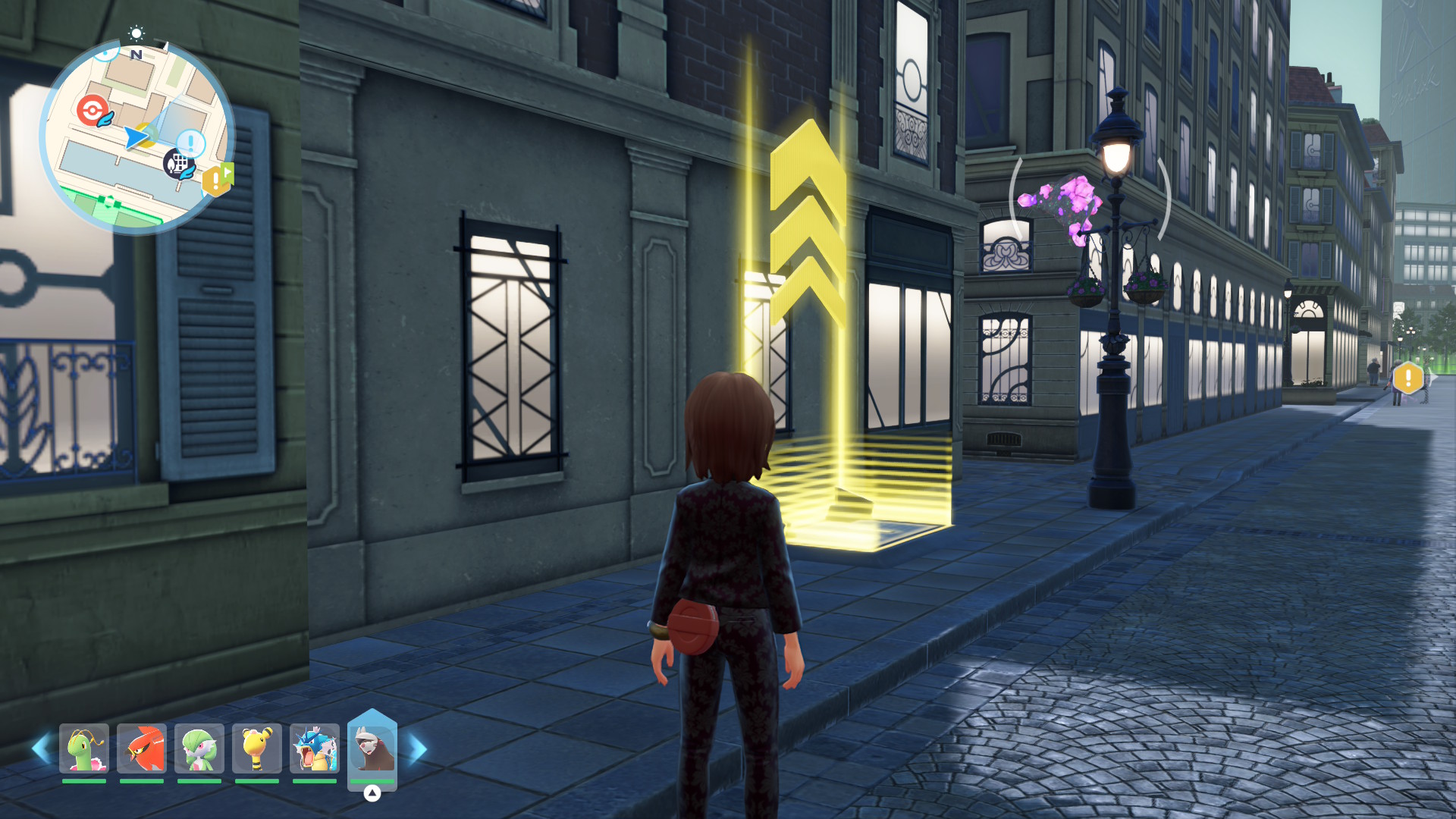The height and width of the screenshot is (819, 1456).
Task: Select the blue exclamation marker on the minimap
Action: coord(190,142)
